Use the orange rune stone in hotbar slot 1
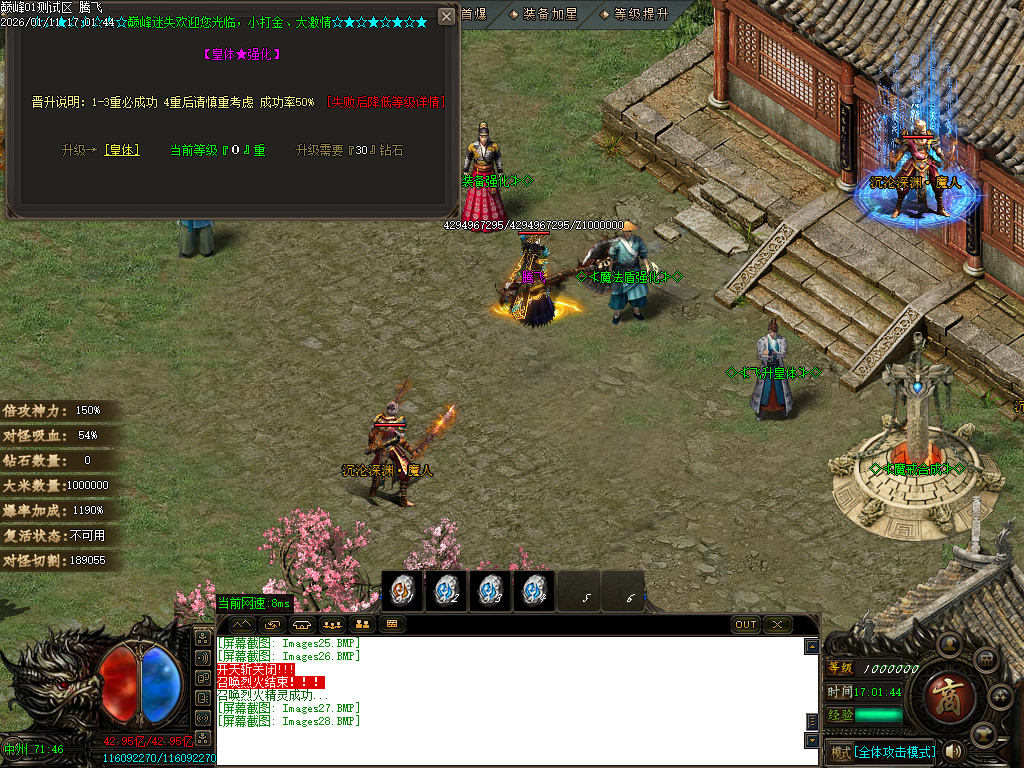1024x768 pixels. pyautogui.click(x=403, y=591)
